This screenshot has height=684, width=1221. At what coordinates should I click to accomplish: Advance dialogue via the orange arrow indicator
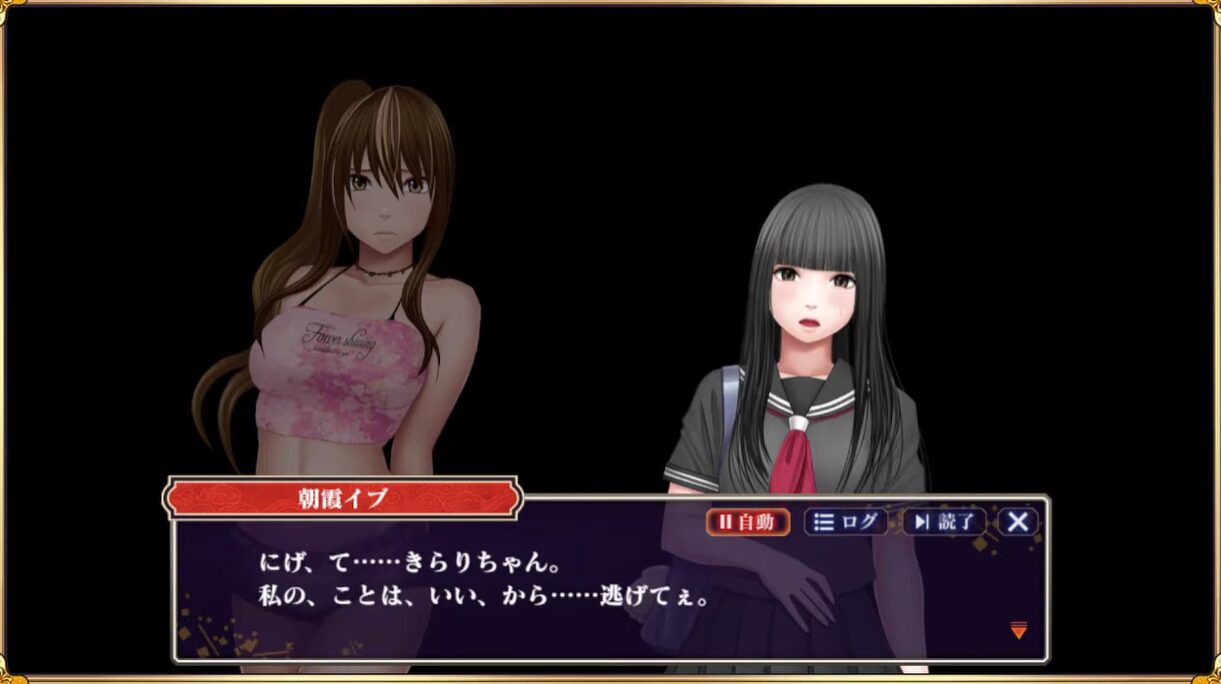click(1018, 630)
